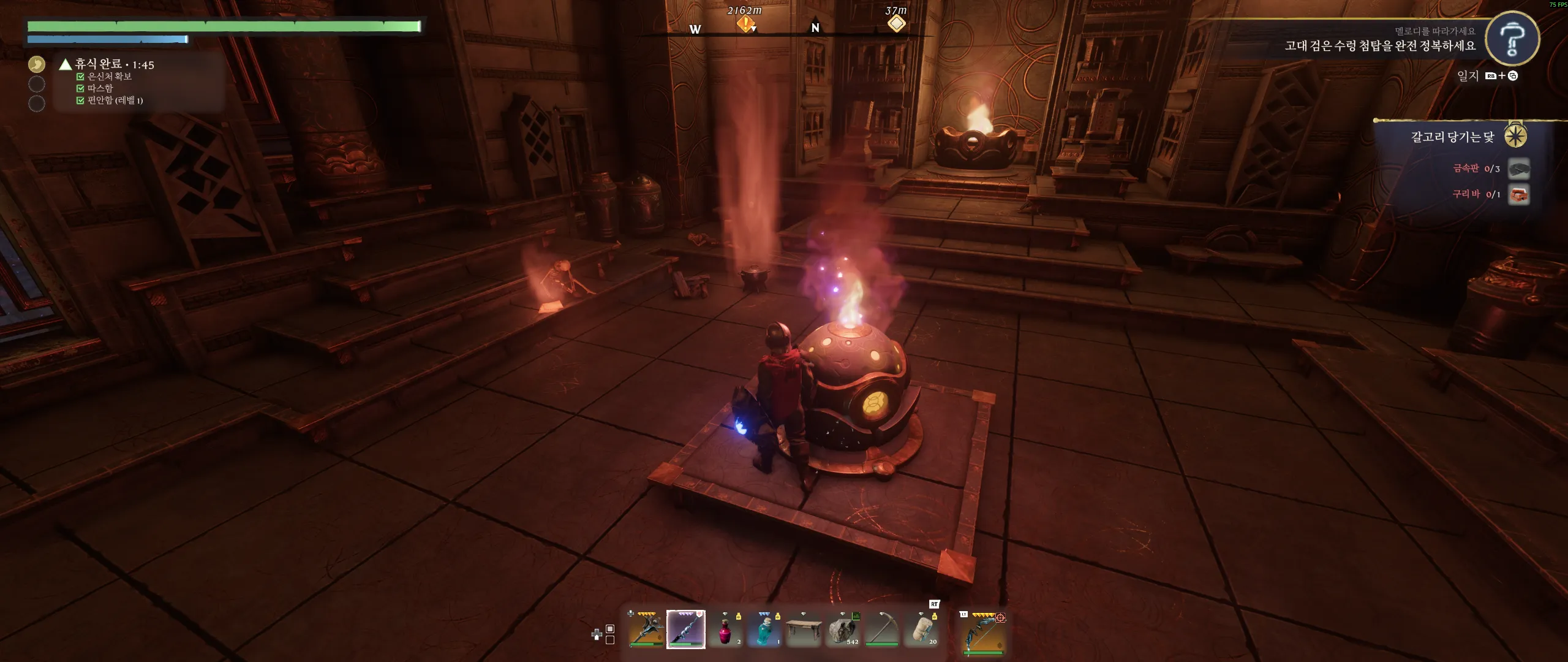Select the highlighted purple staff slot

(685, 629)
